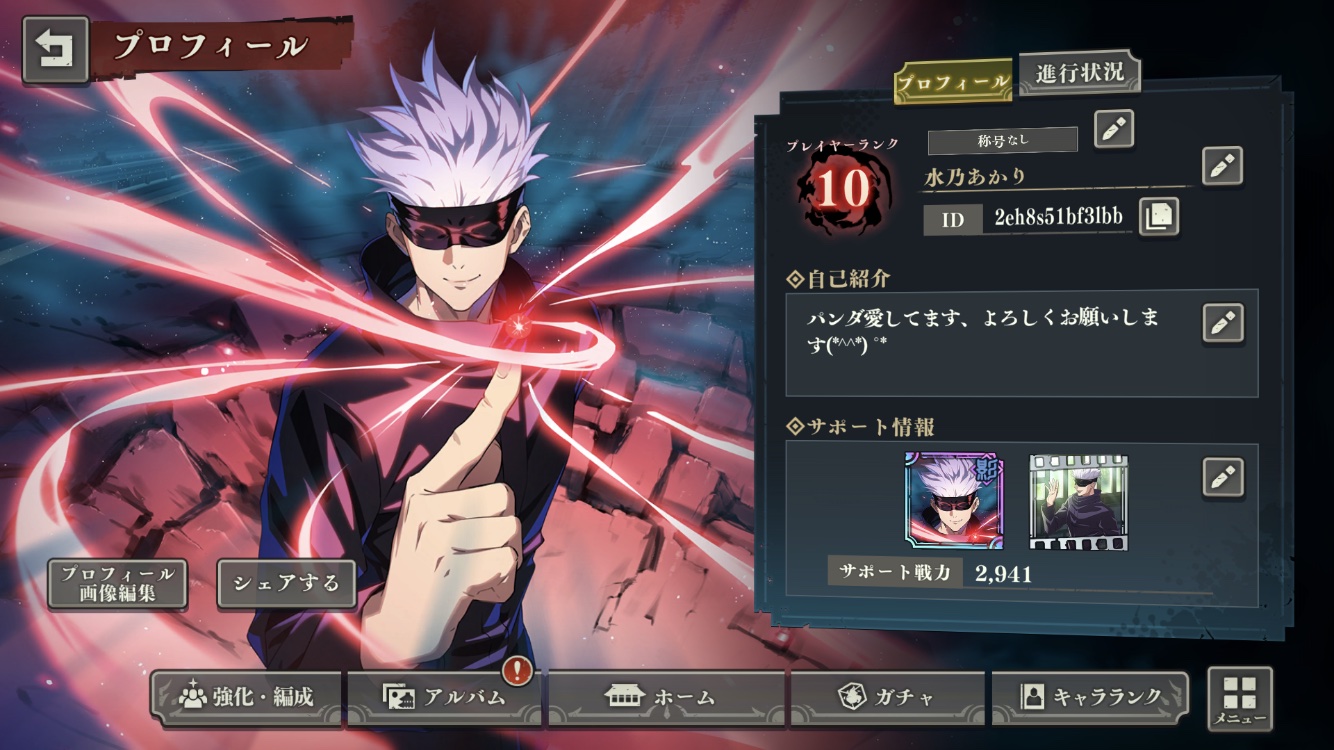The image size is (1334, 750).
Task: Return to ホーム home screen
Action: (x=665, y=697)
